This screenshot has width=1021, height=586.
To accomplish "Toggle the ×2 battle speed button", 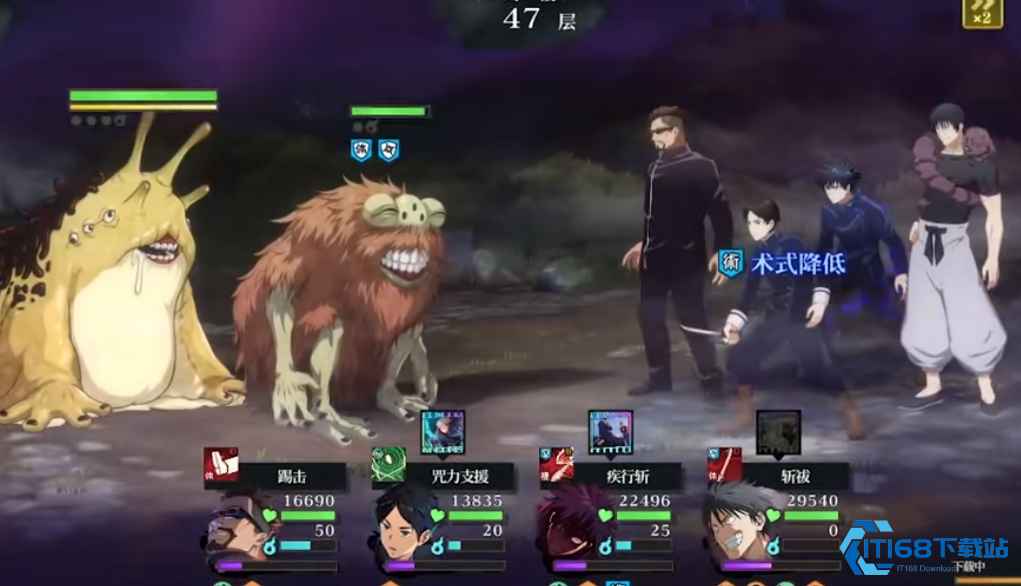I will click(x=982, y=13).
